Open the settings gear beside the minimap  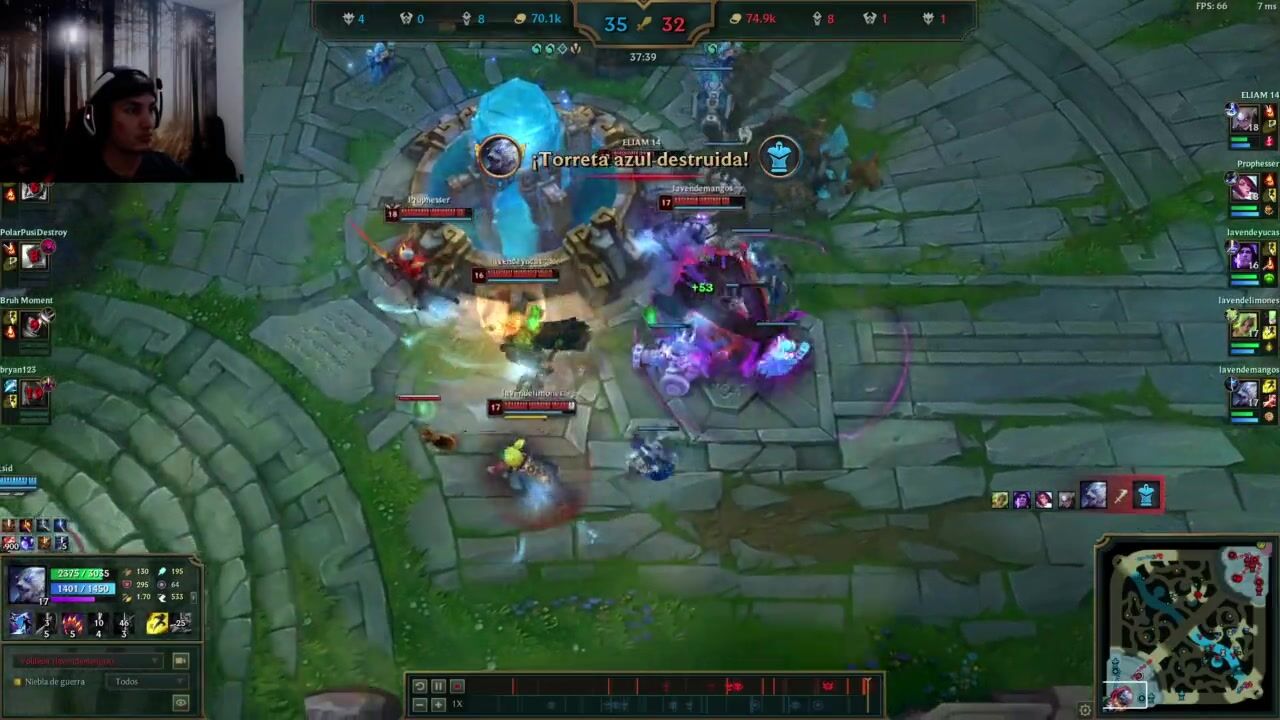[1085, 710]
